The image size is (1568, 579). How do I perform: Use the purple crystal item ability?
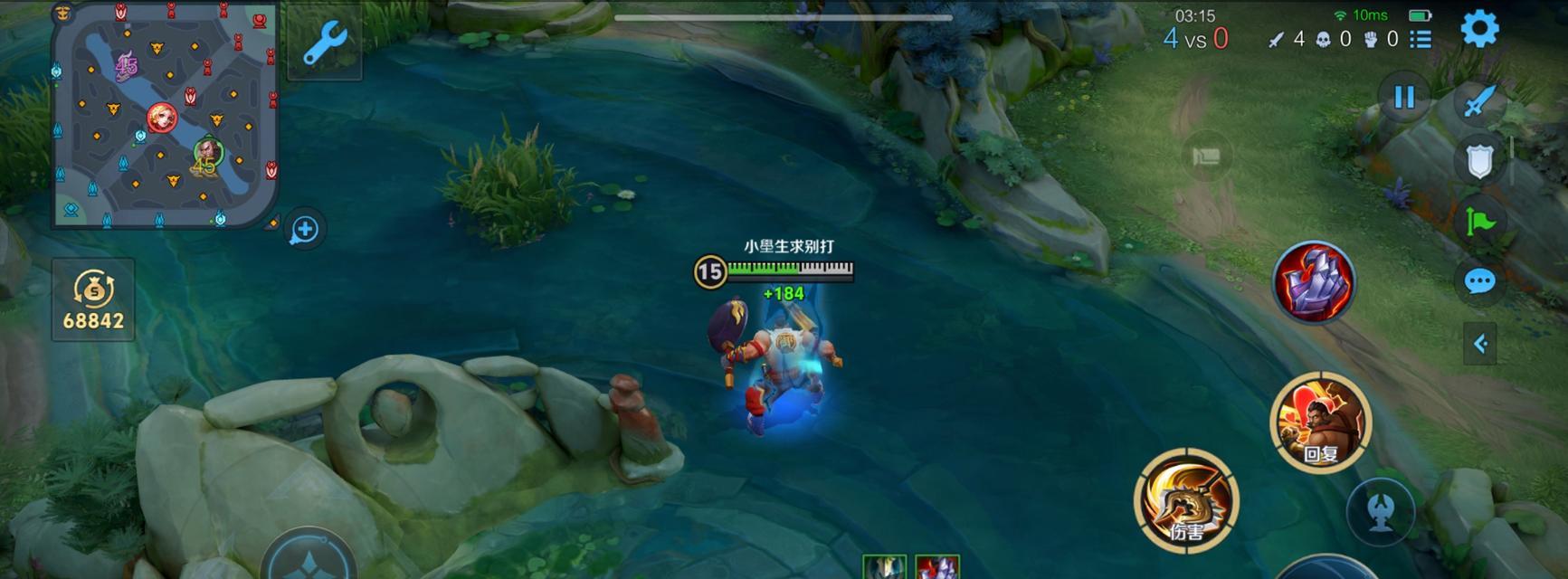tap(1314, 282)
